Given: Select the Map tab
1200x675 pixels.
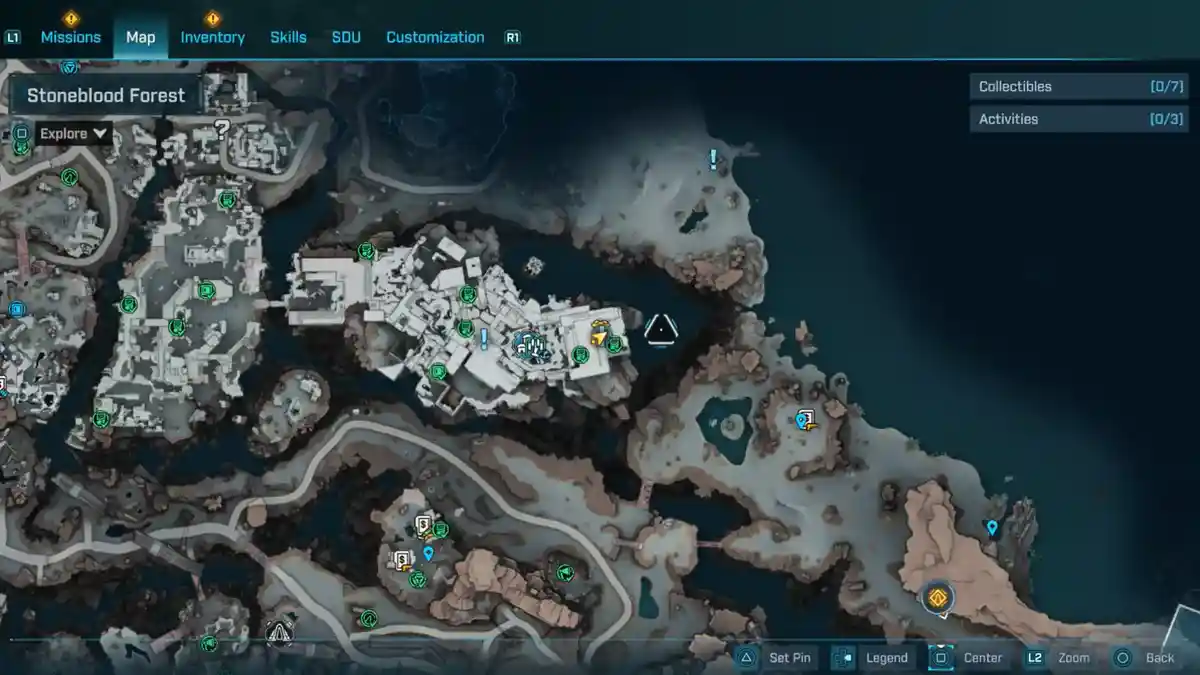Looking at the screenshot, I should pyautogui.click(x=140, y=37).
